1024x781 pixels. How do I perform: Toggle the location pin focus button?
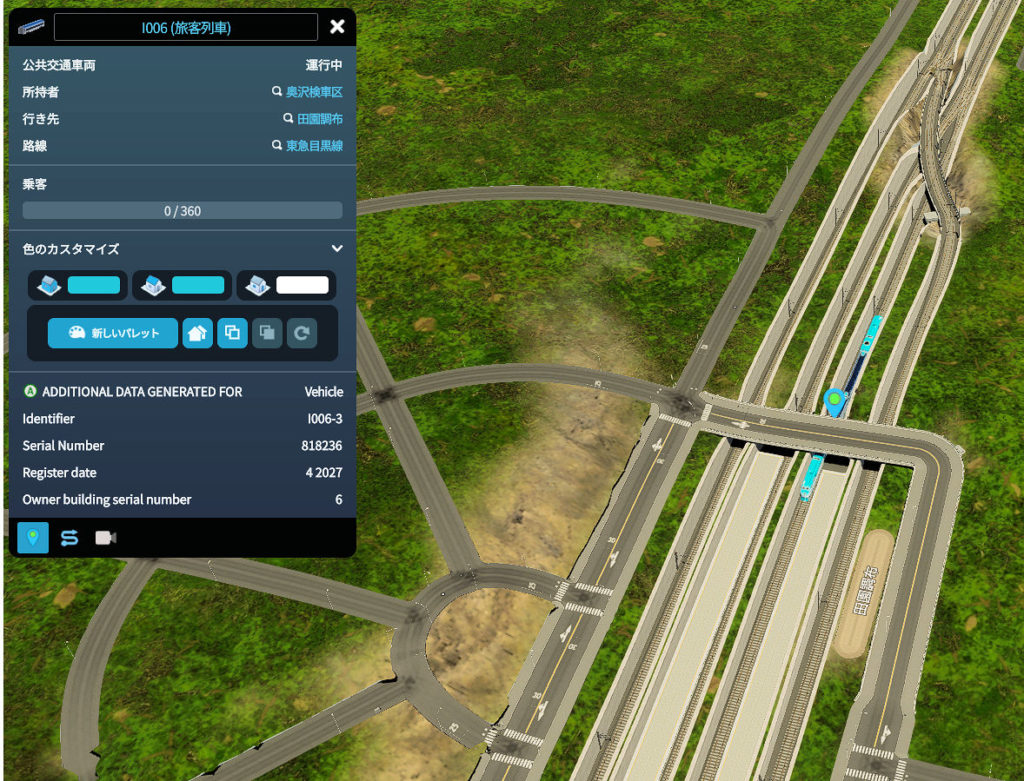click(x=33, y=538)
